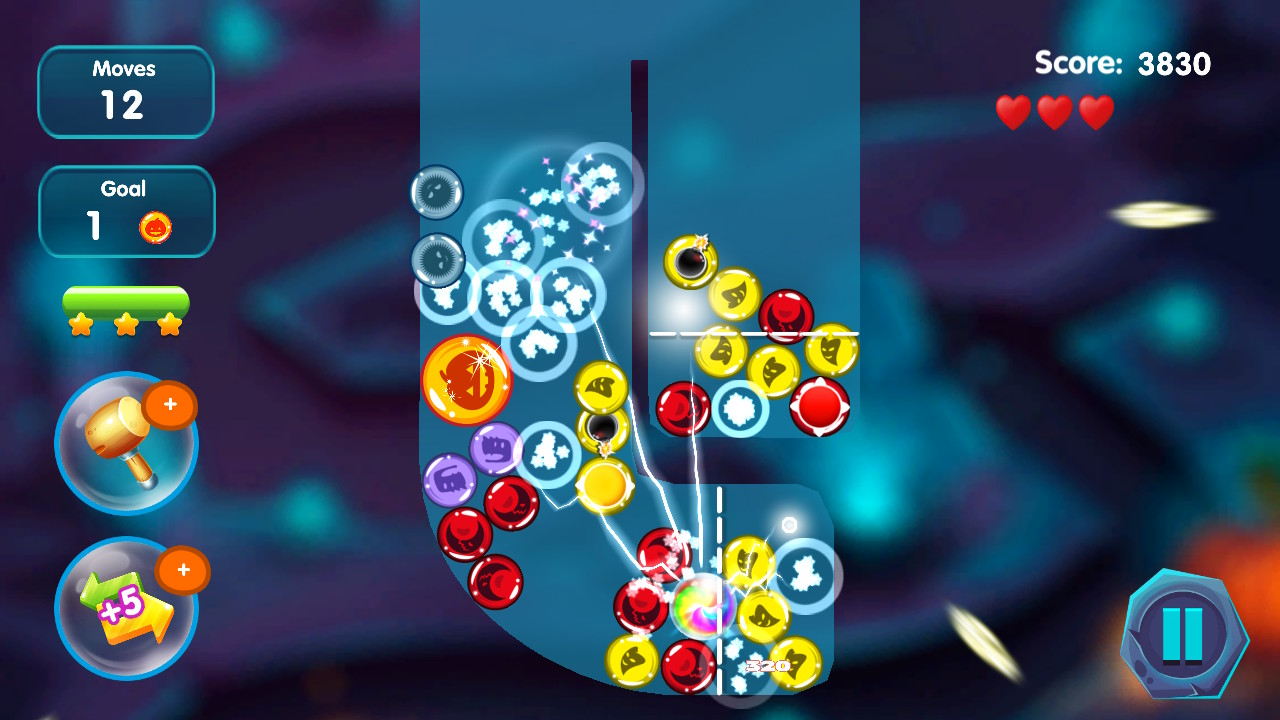Select the Goal panel
This screenshot has width=1280, height=720.
[x=126, y=210]
